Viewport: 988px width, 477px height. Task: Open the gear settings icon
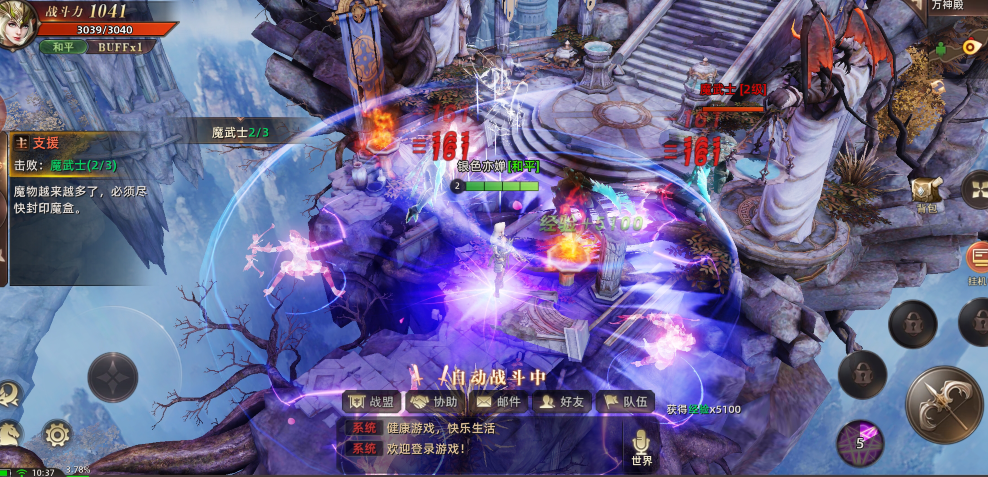(56, 434)
